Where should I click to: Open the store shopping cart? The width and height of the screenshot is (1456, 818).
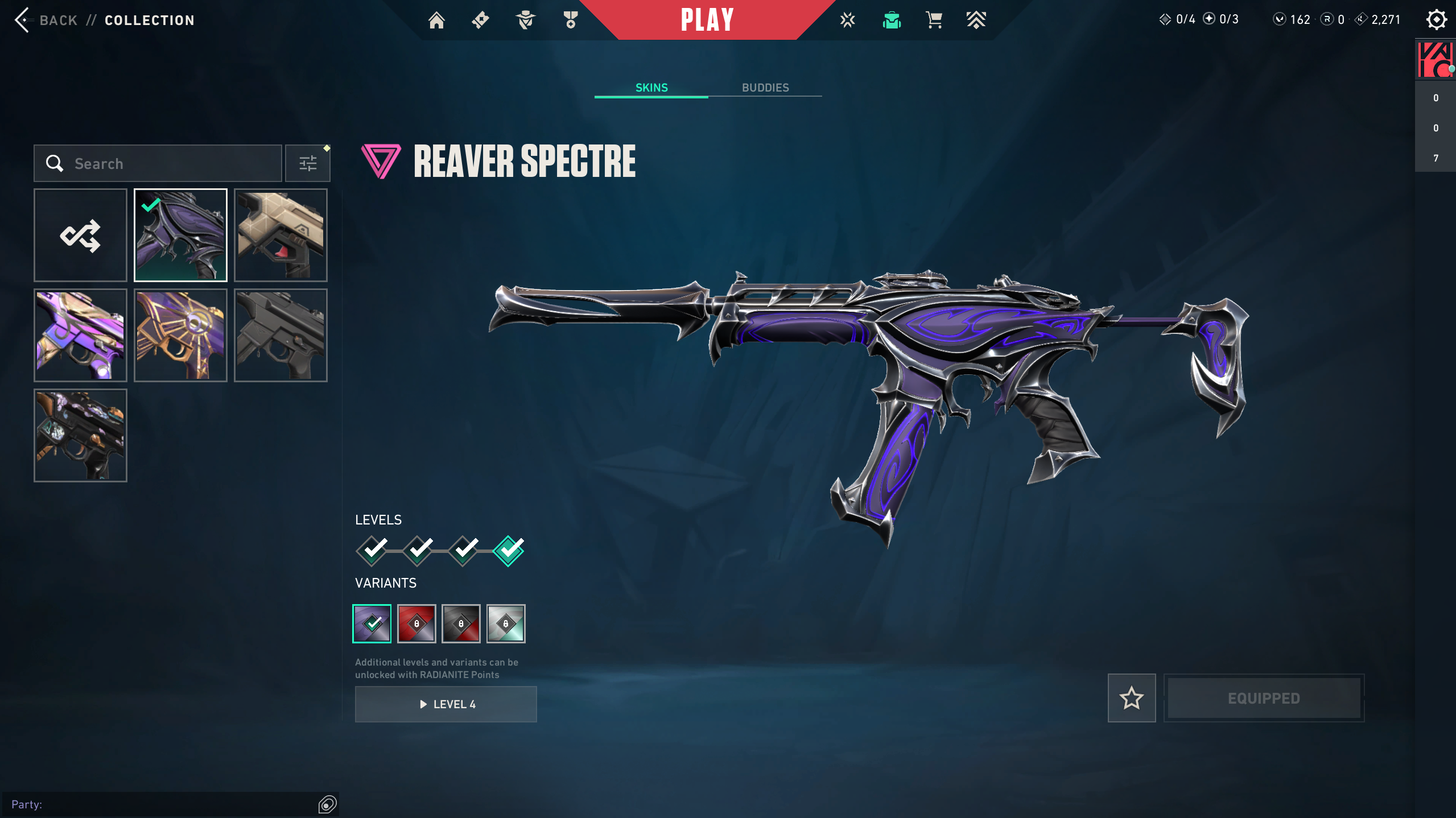click(934, 20)
